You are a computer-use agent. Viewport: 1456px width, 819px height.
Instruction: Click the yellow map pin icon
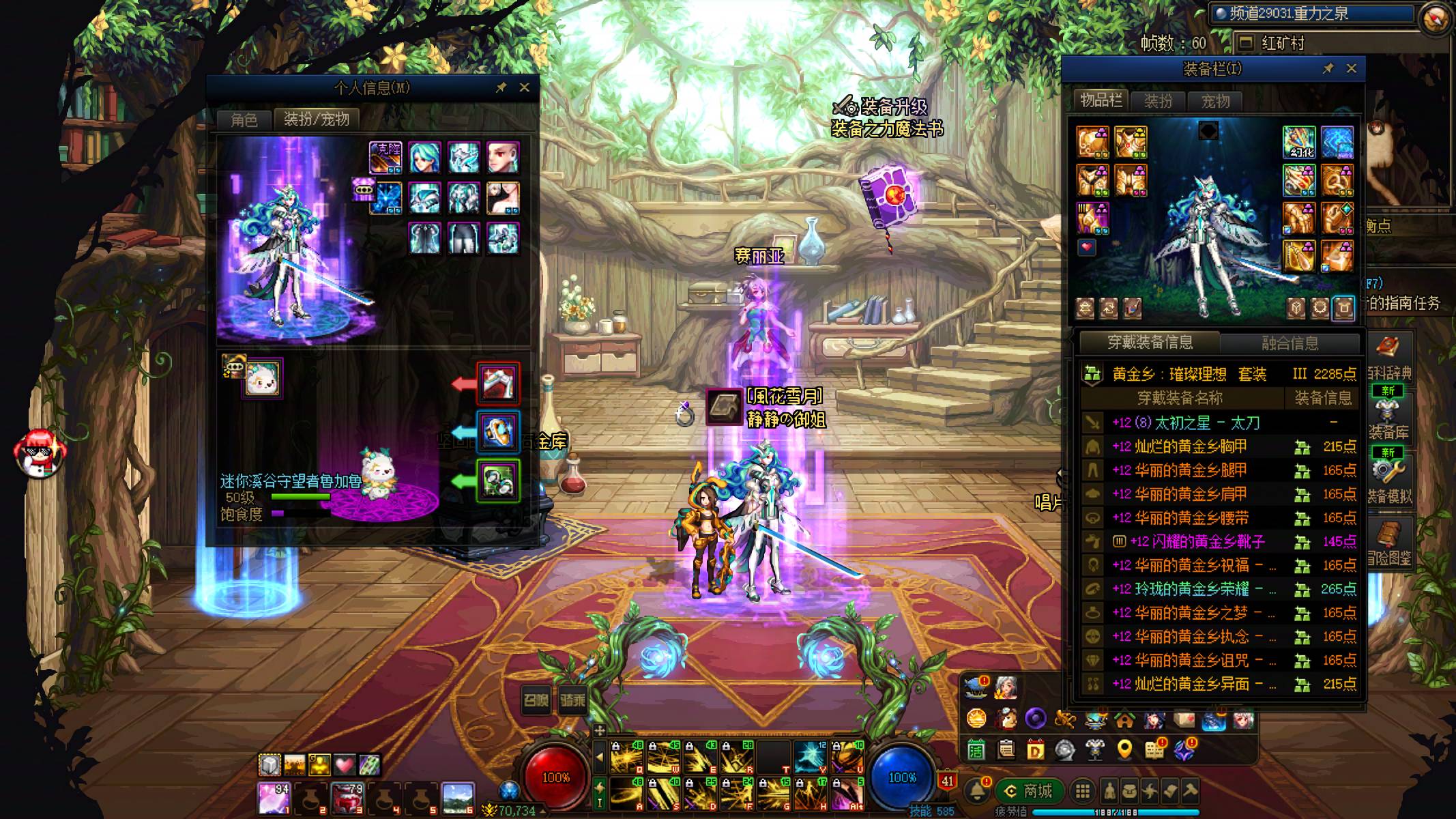click(1124, 750)
